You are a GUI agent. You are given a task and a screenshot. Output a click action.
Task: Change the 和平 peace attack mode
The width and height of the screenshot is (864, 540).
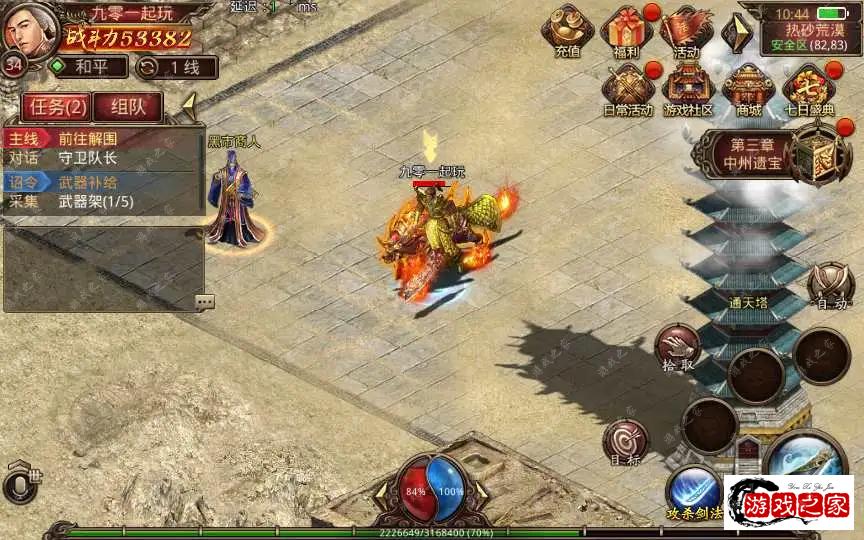pos(88,67)
